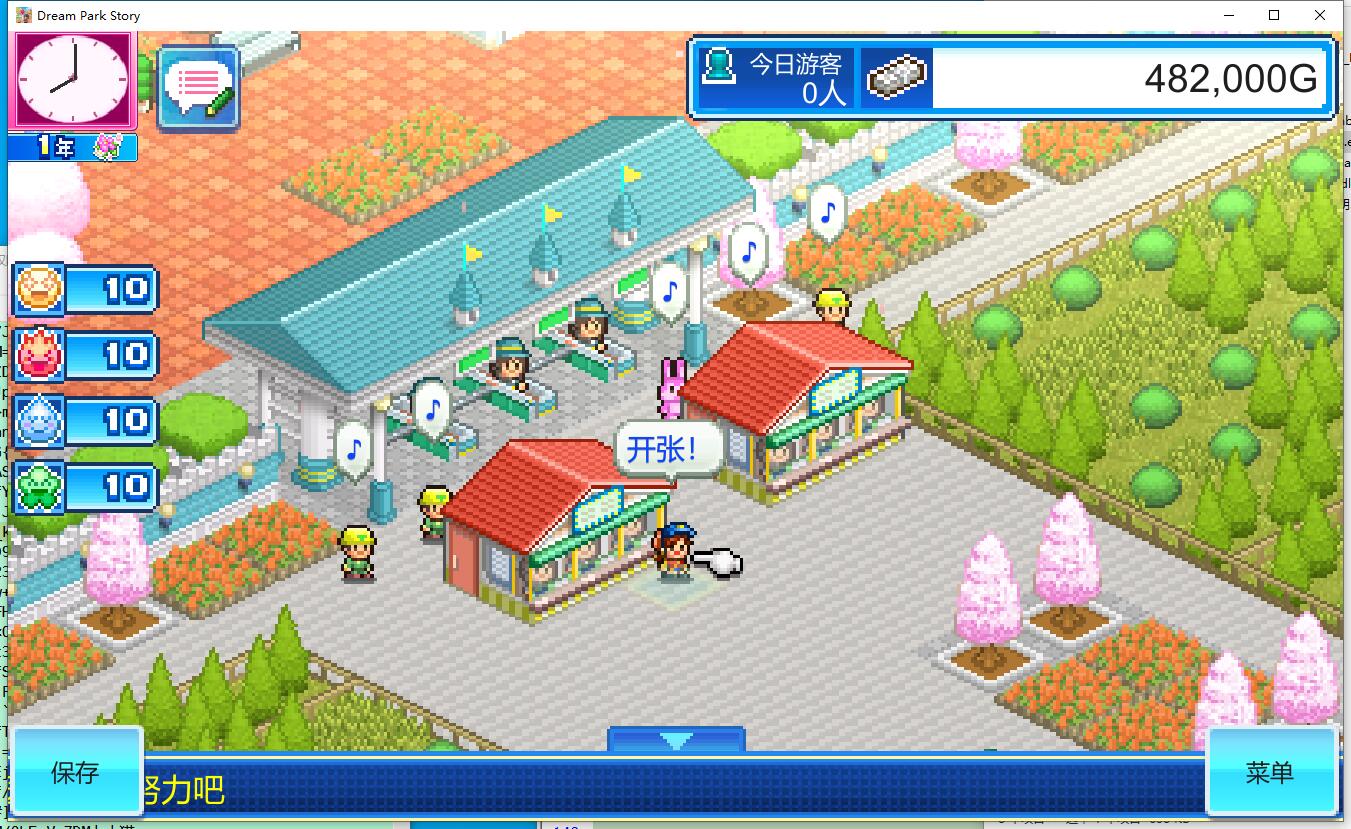
Task: Minimize the game window
Action: tap(1228, 15)
